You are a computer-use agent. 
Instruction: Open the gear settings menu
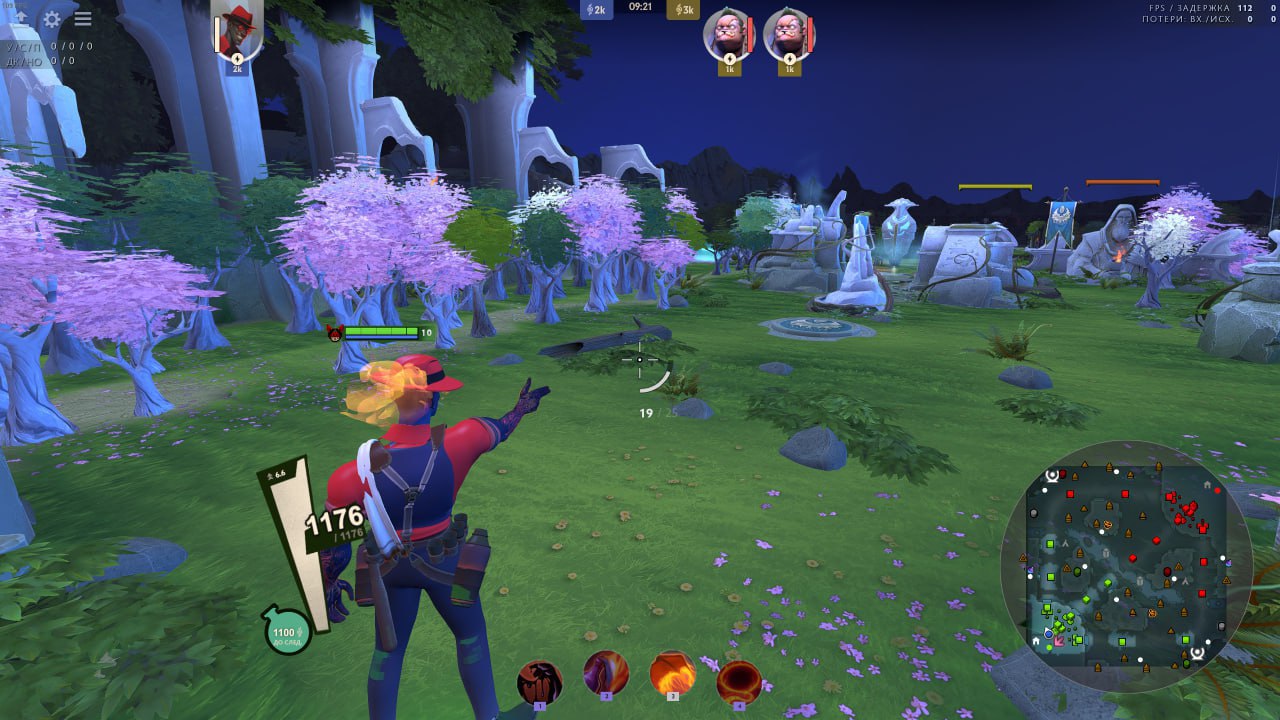click(52, 19)
